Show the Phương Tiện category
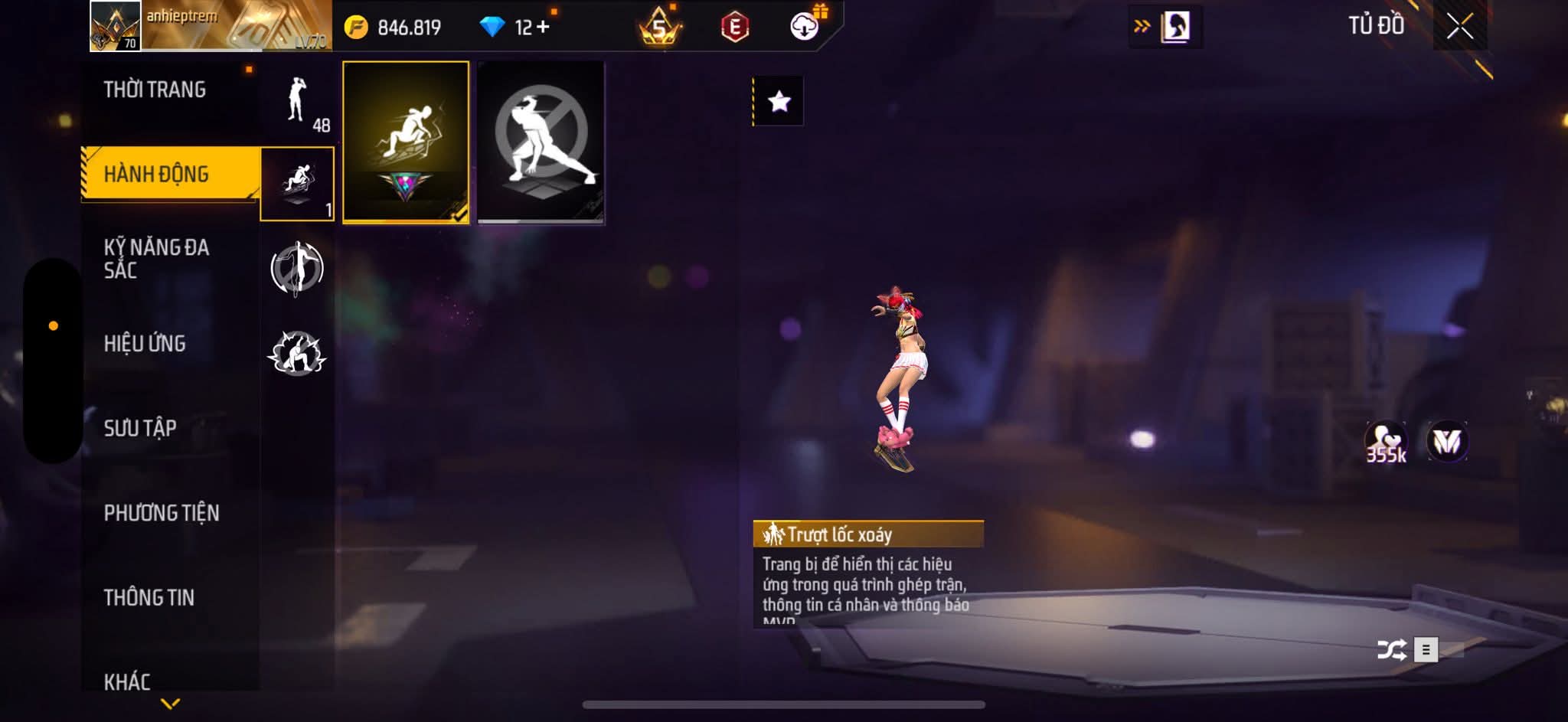 click(162, 512)
